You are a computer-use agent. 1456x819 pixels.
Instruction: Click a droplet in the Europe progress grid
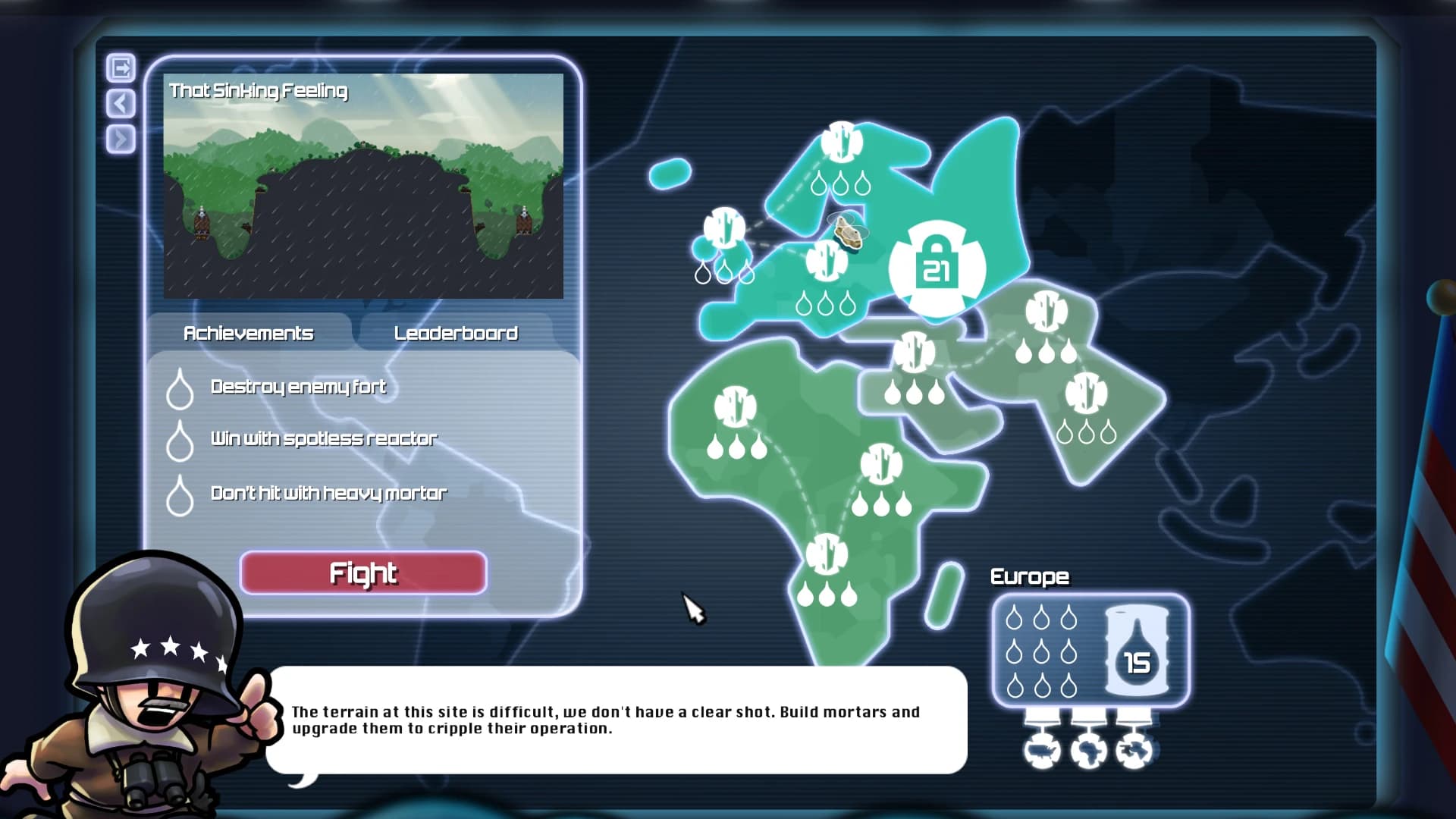click(x=1014, y=618)
